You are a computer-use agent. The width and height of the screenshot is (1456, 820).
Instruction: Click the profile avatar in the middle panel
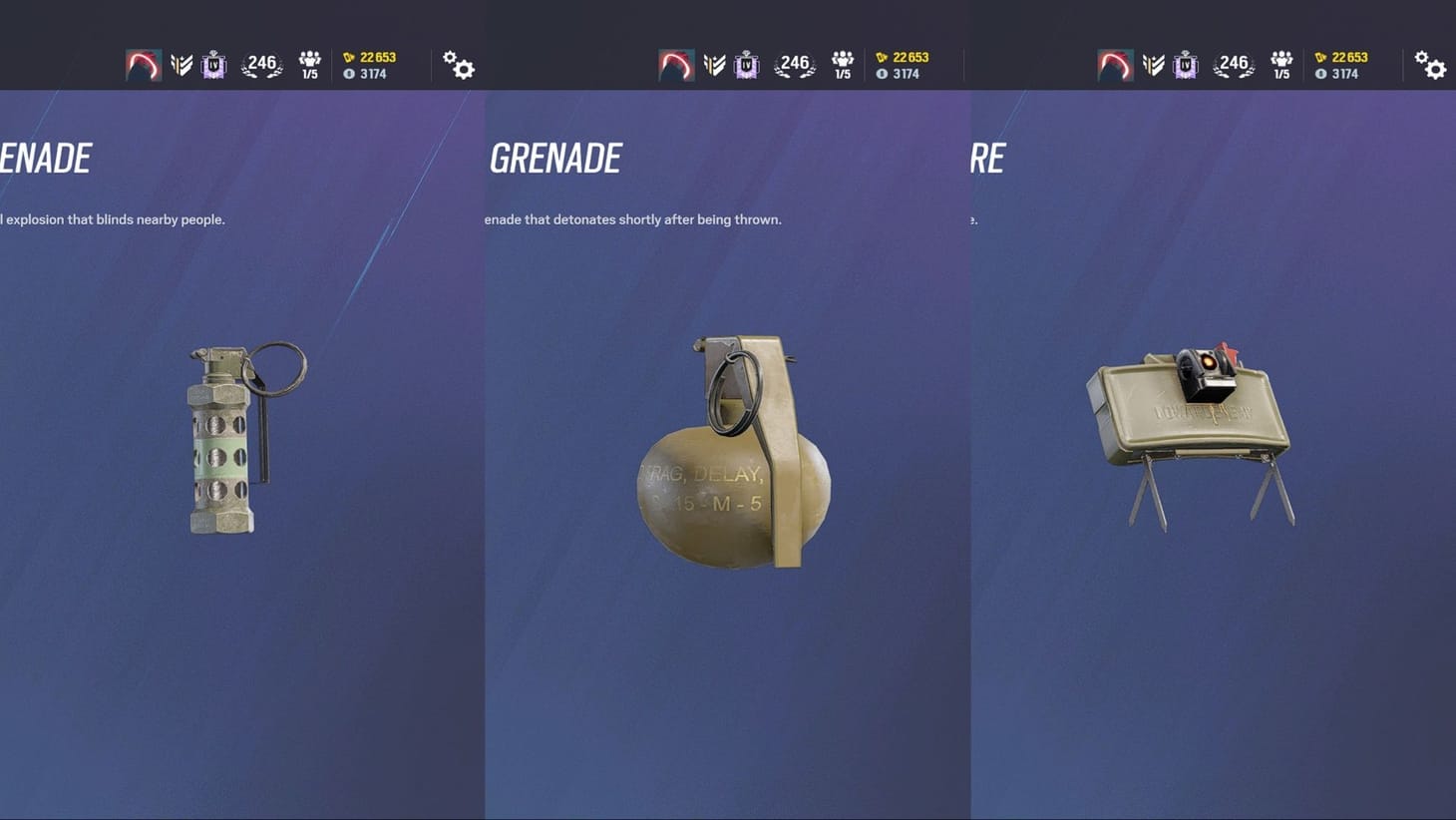click(676, 64)
